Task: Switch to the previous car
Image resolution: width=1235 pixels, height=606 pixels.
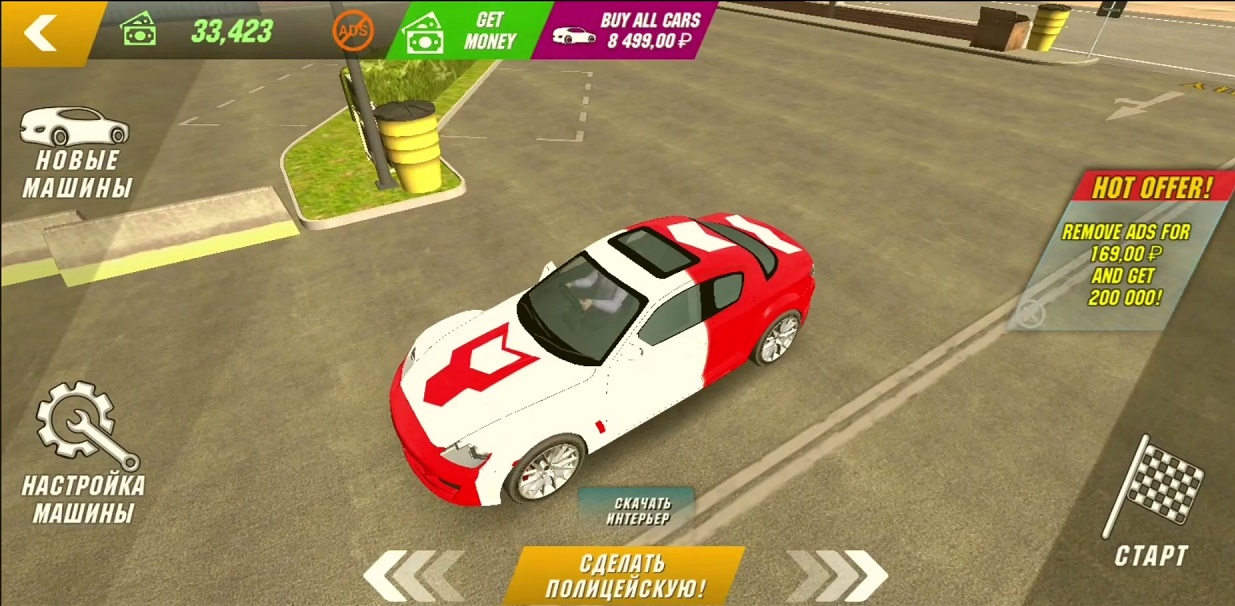Action: (x=411, y=576)
